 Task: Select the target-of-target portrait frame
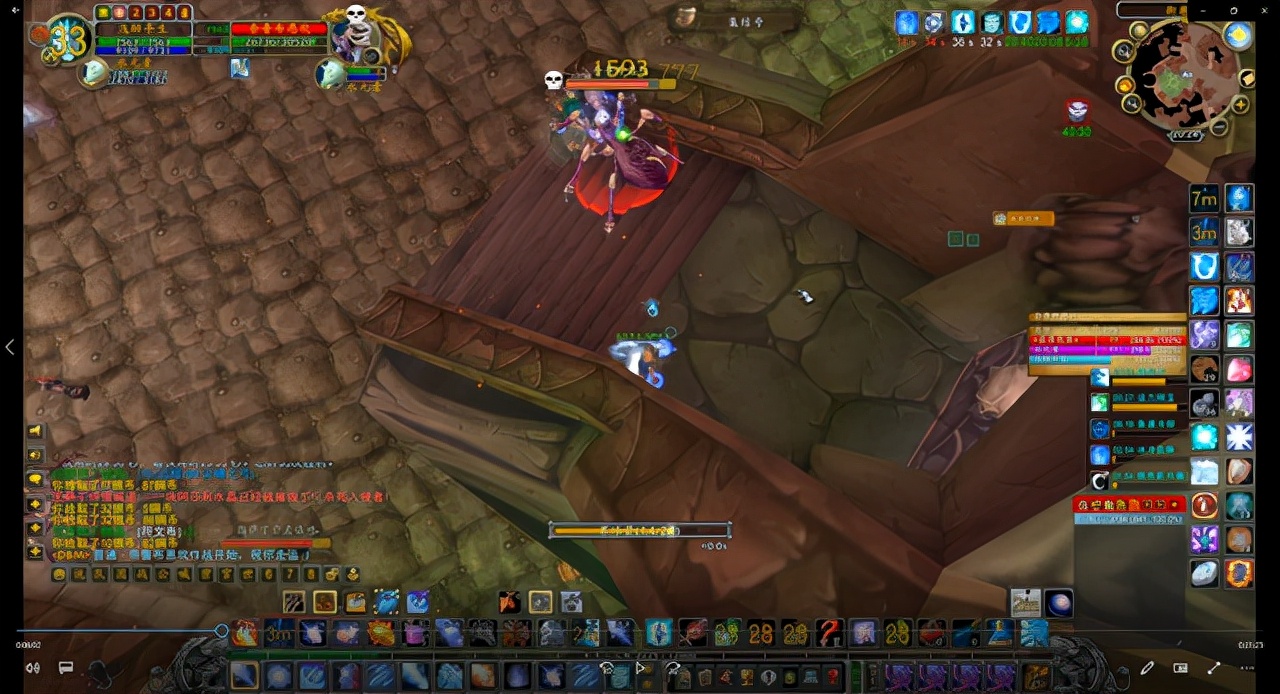pos(331,72)
